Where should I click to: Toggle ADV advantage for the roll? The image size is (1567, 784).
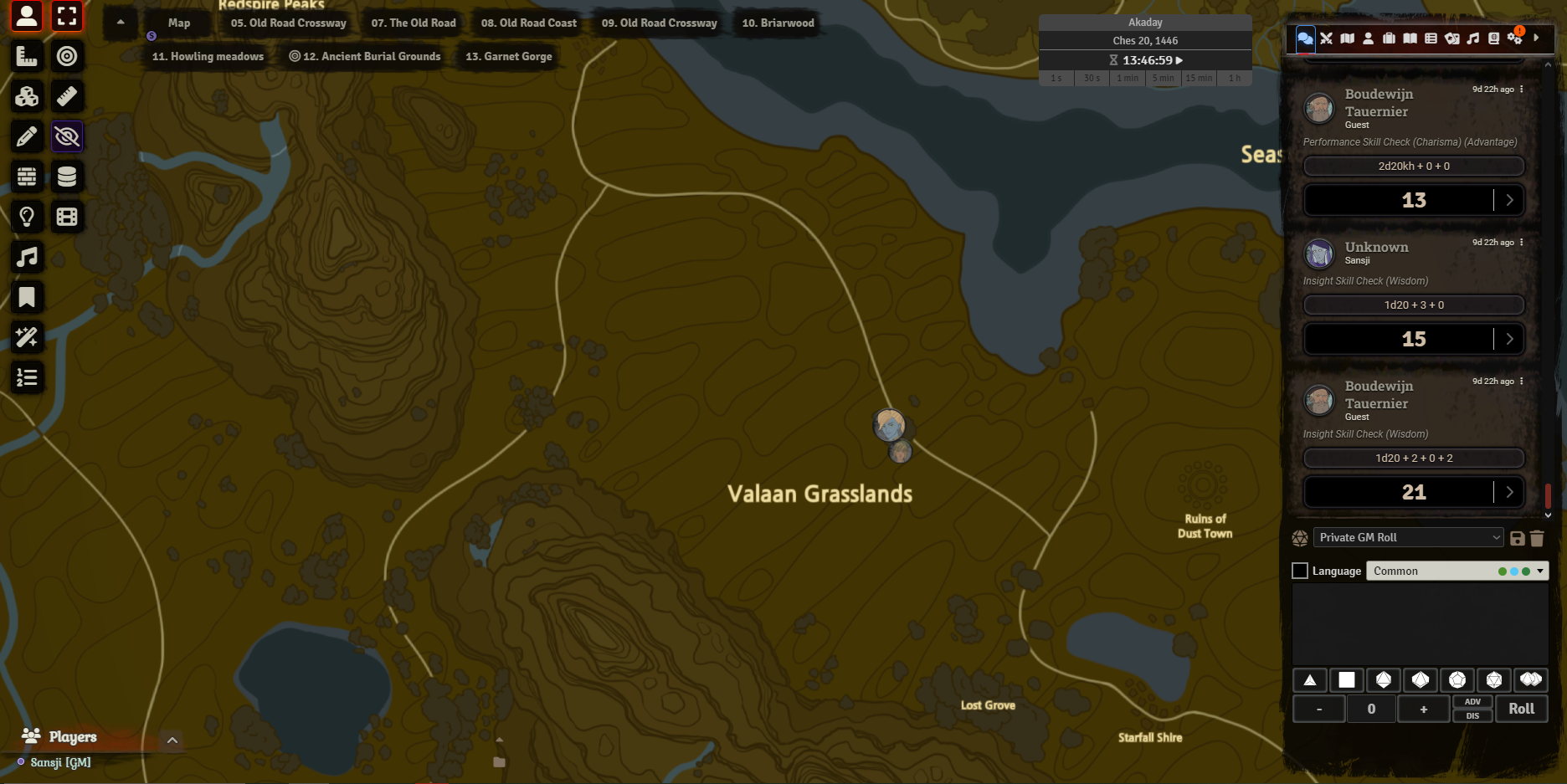pyautogui.click(x=1472, y=702)
